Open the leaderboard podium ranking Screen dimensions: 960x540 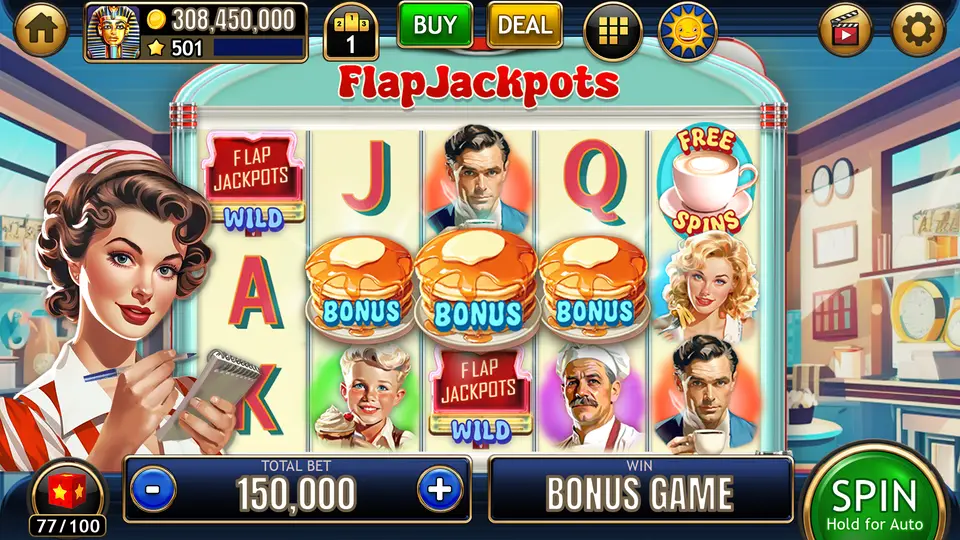pyautogui.click(x=351, y=32)
